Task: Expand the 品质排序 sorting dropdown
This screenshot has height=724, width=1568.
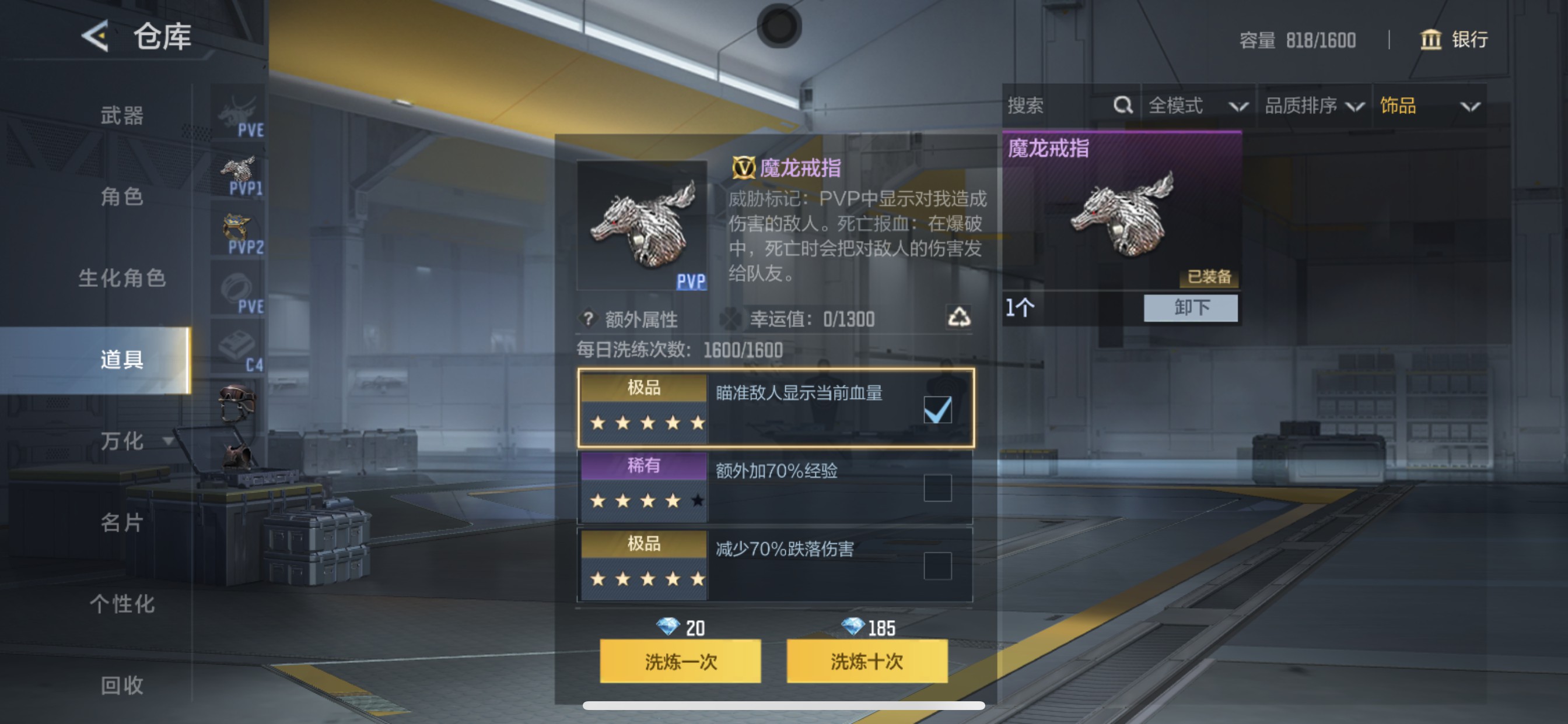Action: [x=1315, y=106]
